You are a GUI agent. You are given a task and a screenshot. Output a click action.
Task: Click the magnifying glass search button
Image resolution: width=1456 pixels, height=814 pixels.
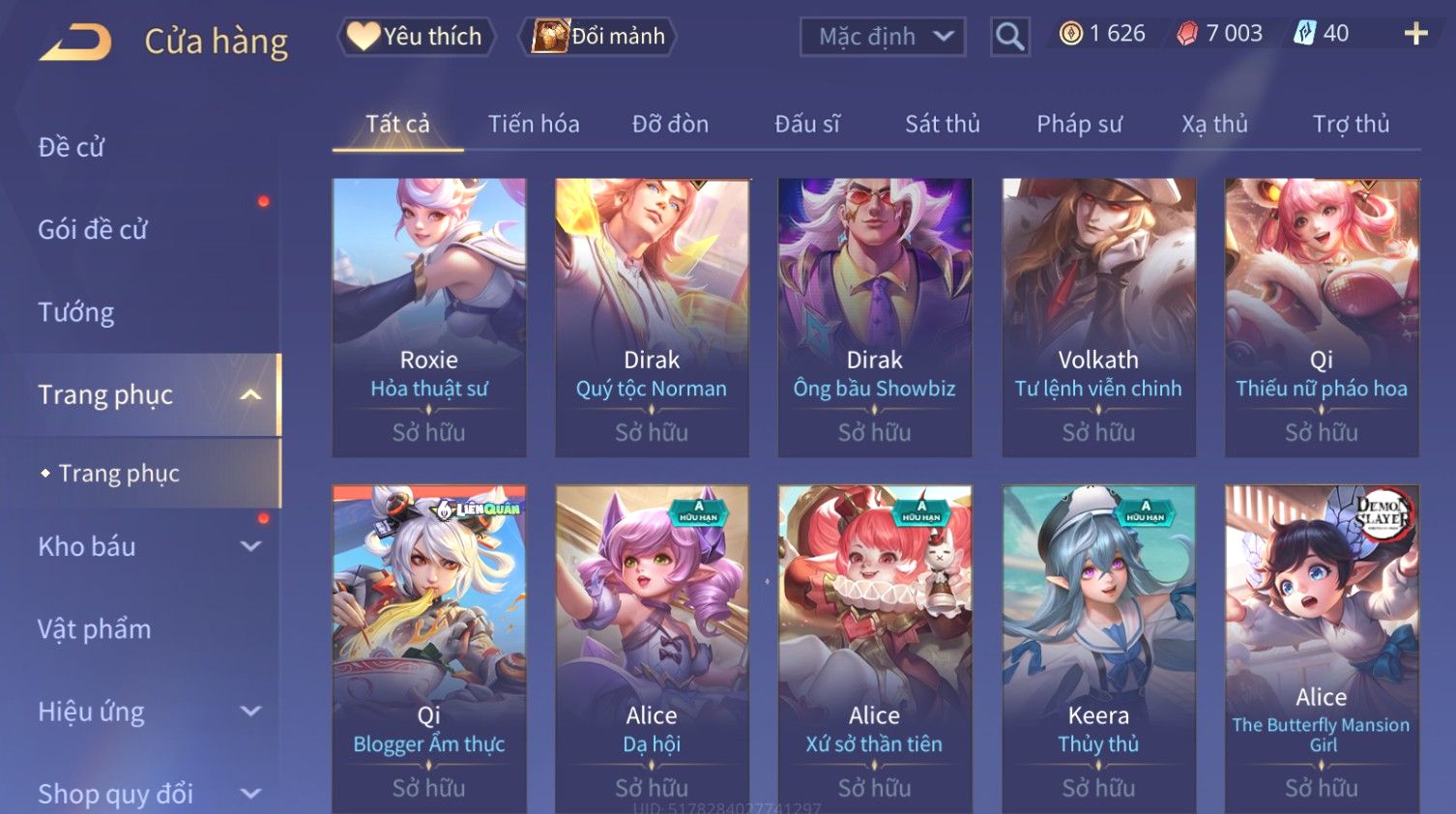pyautogui.click(x=1009, y=37)
